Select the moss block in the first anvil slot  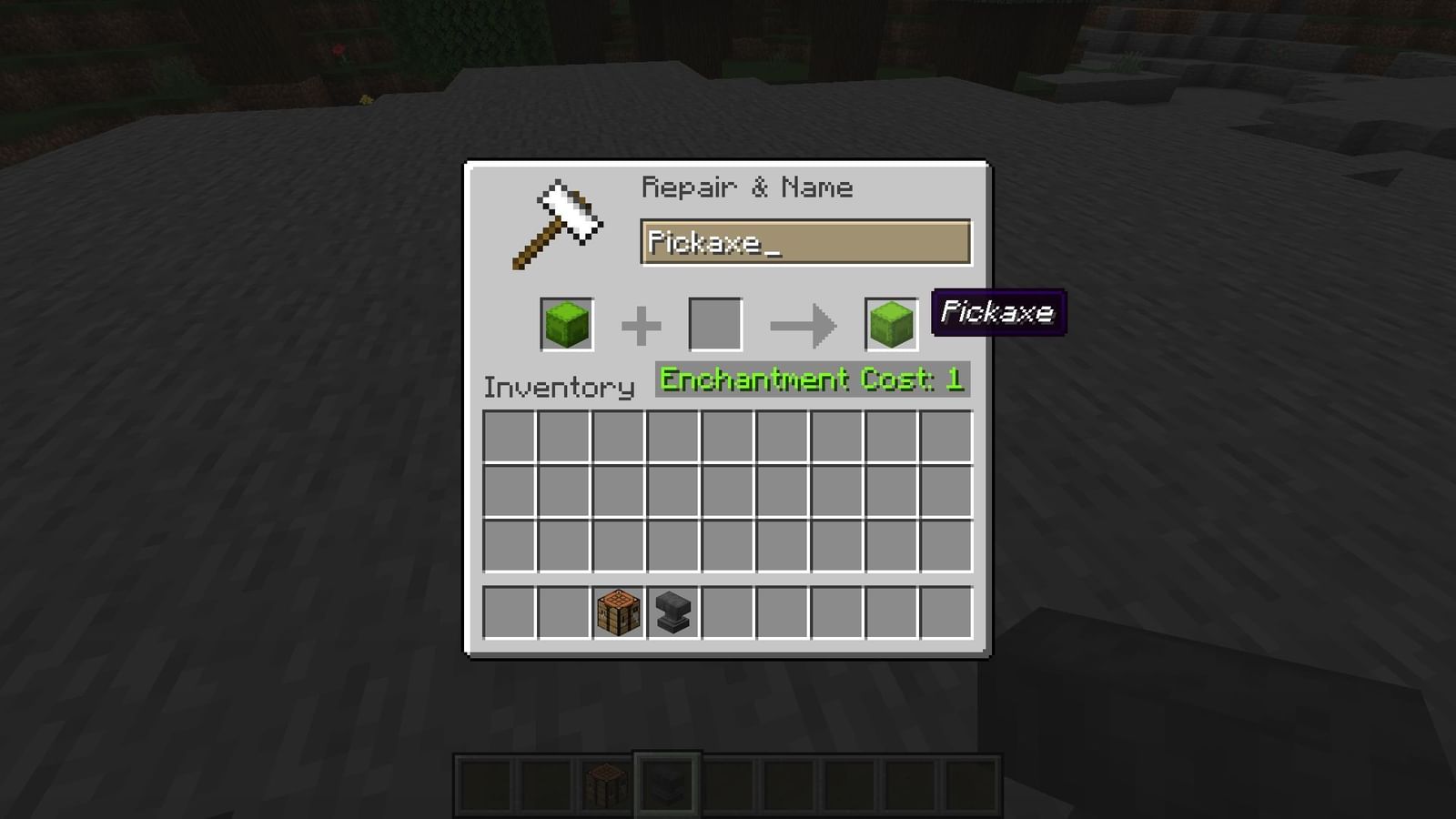click(x=569, y=323)
